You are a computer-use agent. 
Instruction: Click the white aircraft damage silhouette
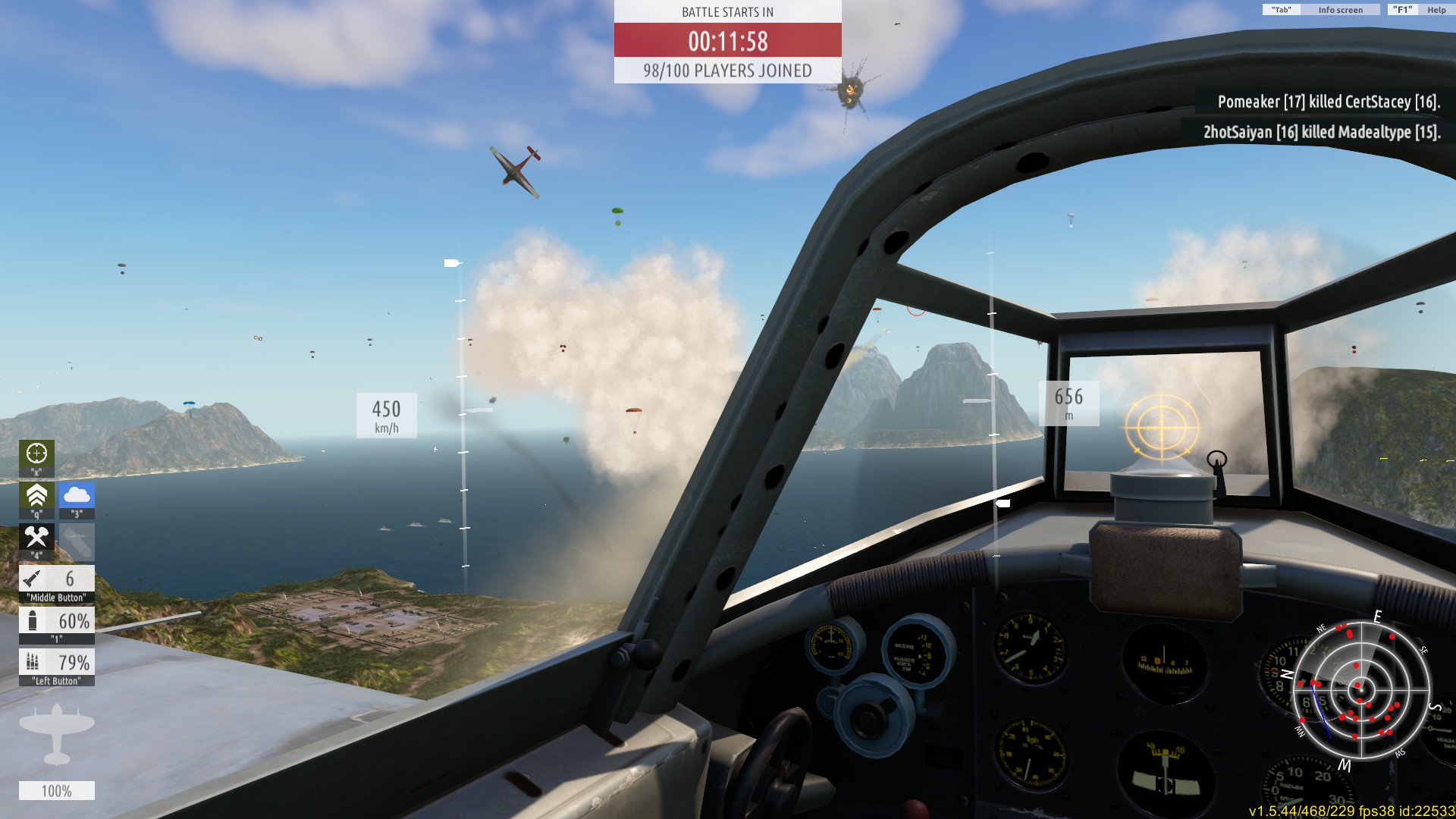pyautogui.click(x=57, y=733)
